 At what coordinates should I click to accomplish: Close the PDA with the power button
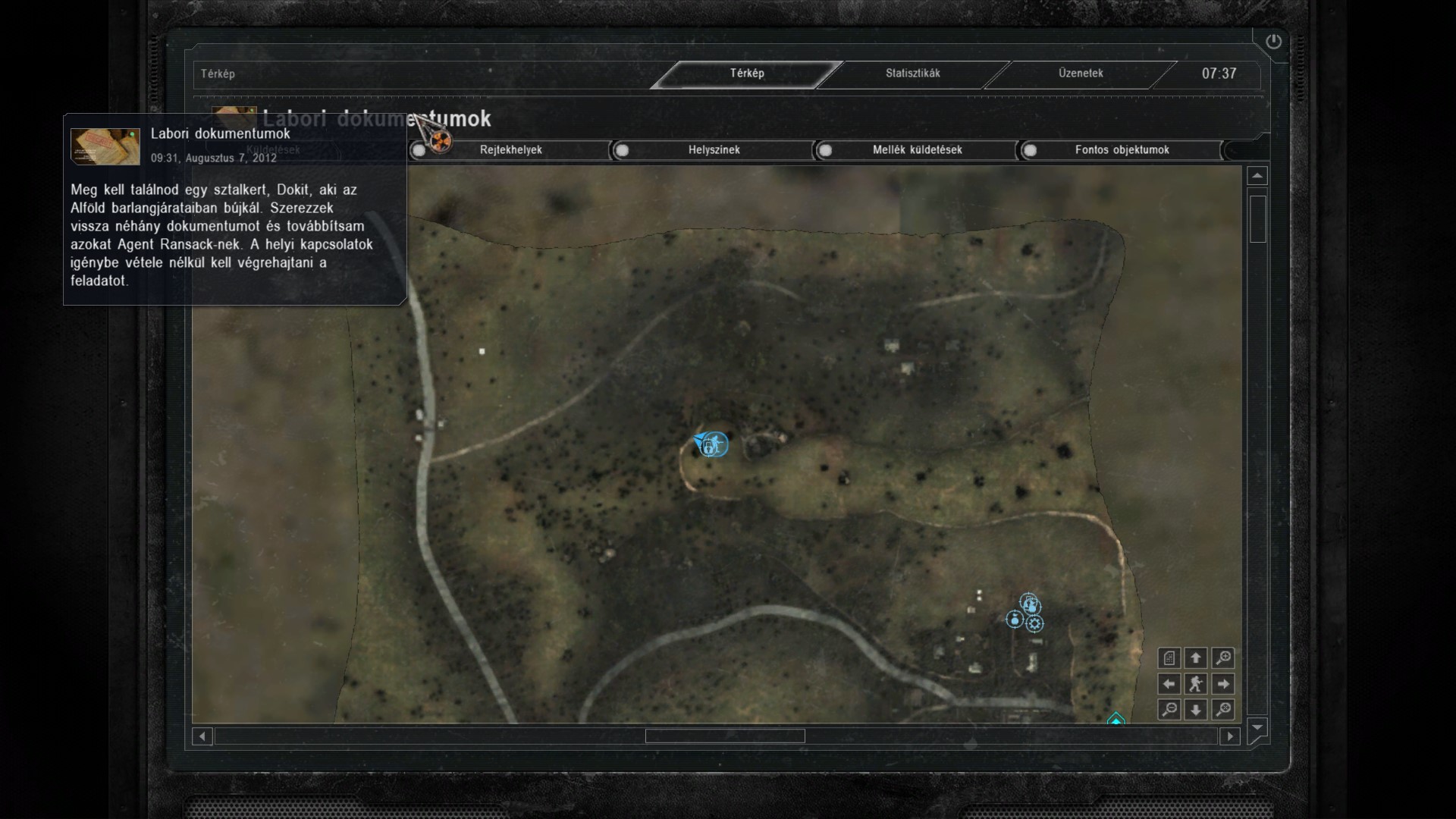pos(1273,42)
